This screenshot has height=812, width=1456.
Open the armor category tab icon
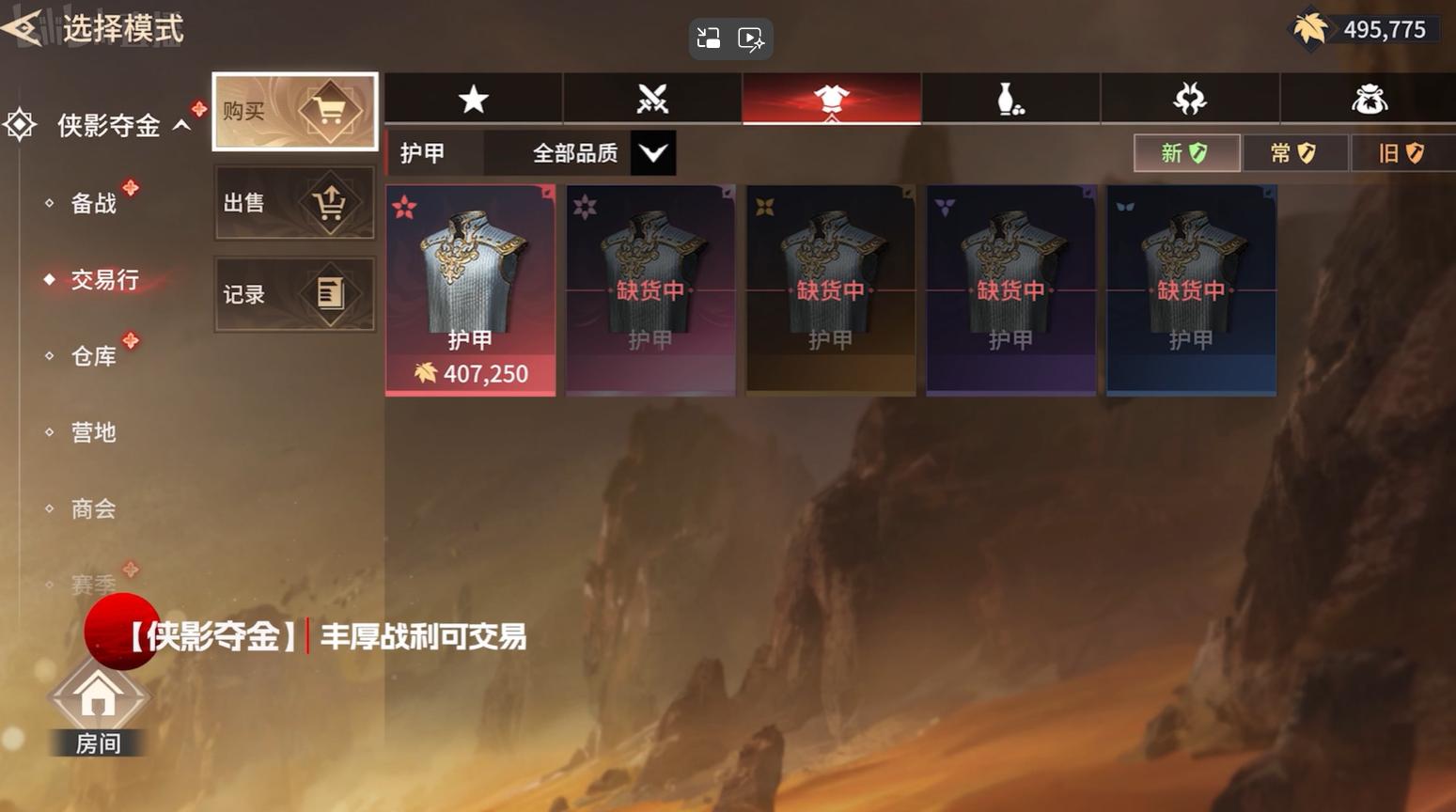coord(829,98)
